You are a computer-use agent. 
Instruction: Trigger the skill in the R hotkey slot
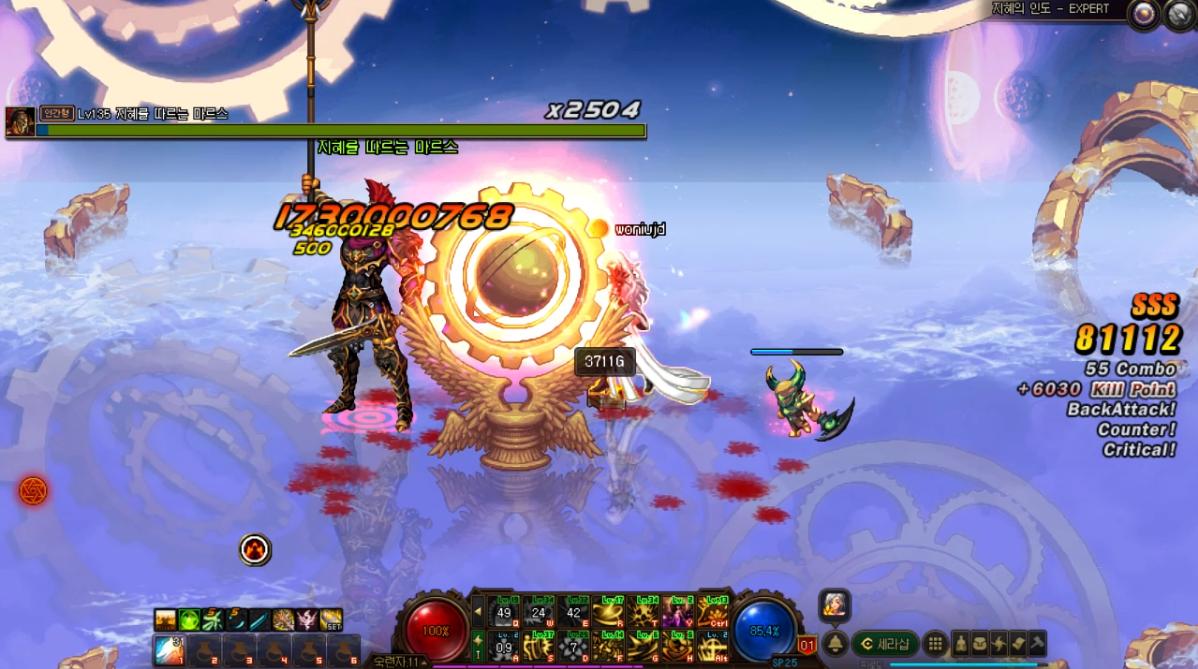[609, 611]
